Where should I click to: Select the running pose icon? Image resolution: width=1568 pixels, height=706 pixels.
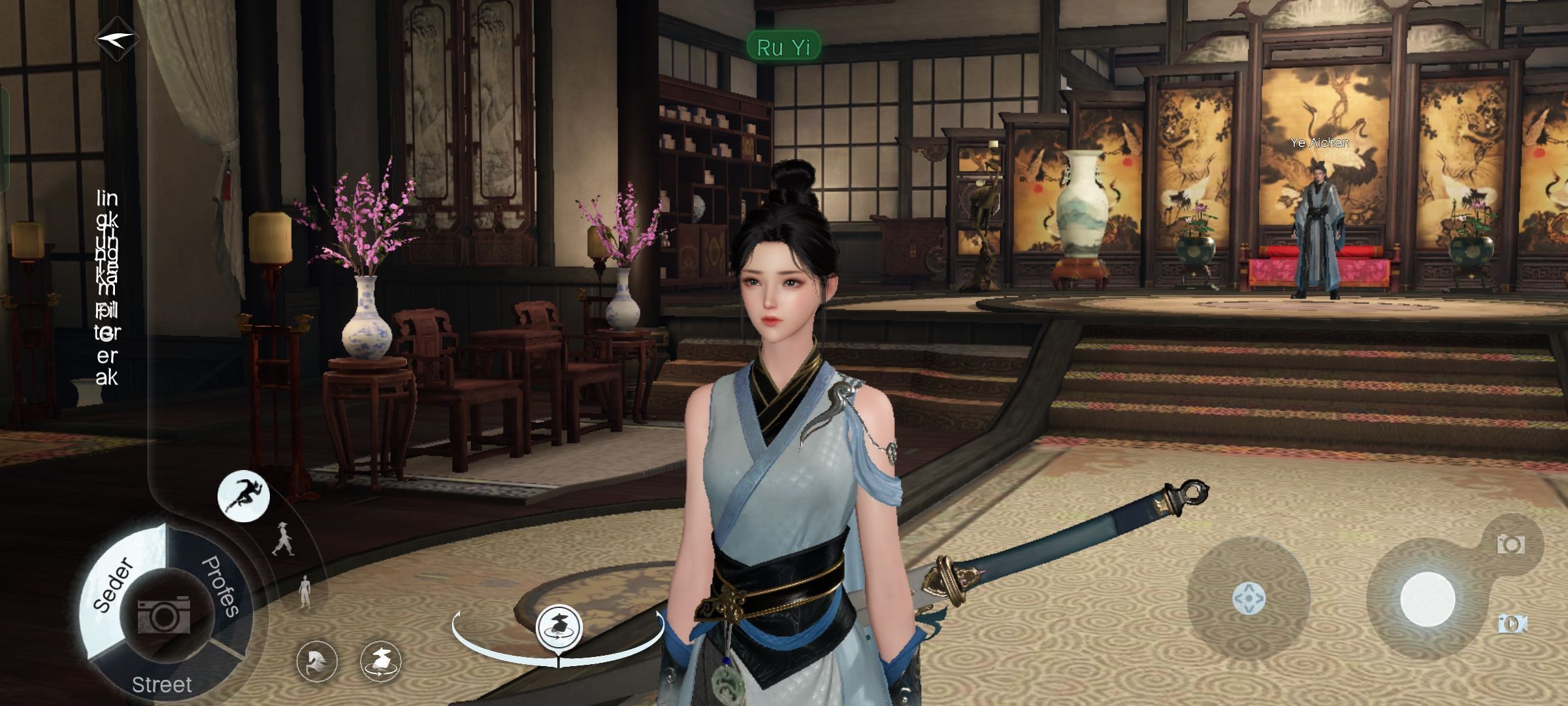[x=243, y=496]
